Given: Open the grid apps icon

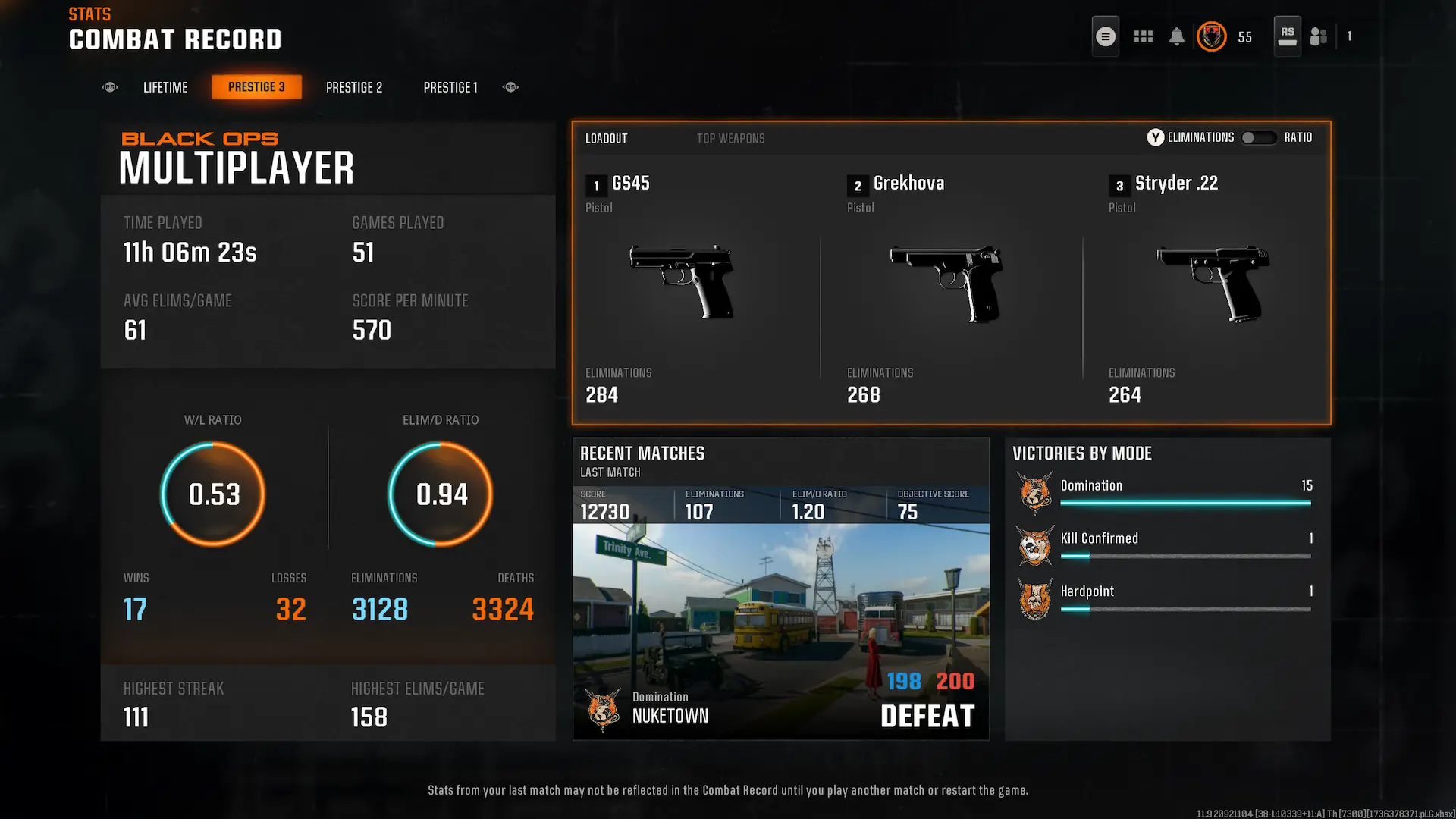Looking at the screenshot, I should (x=1143, y=36).
